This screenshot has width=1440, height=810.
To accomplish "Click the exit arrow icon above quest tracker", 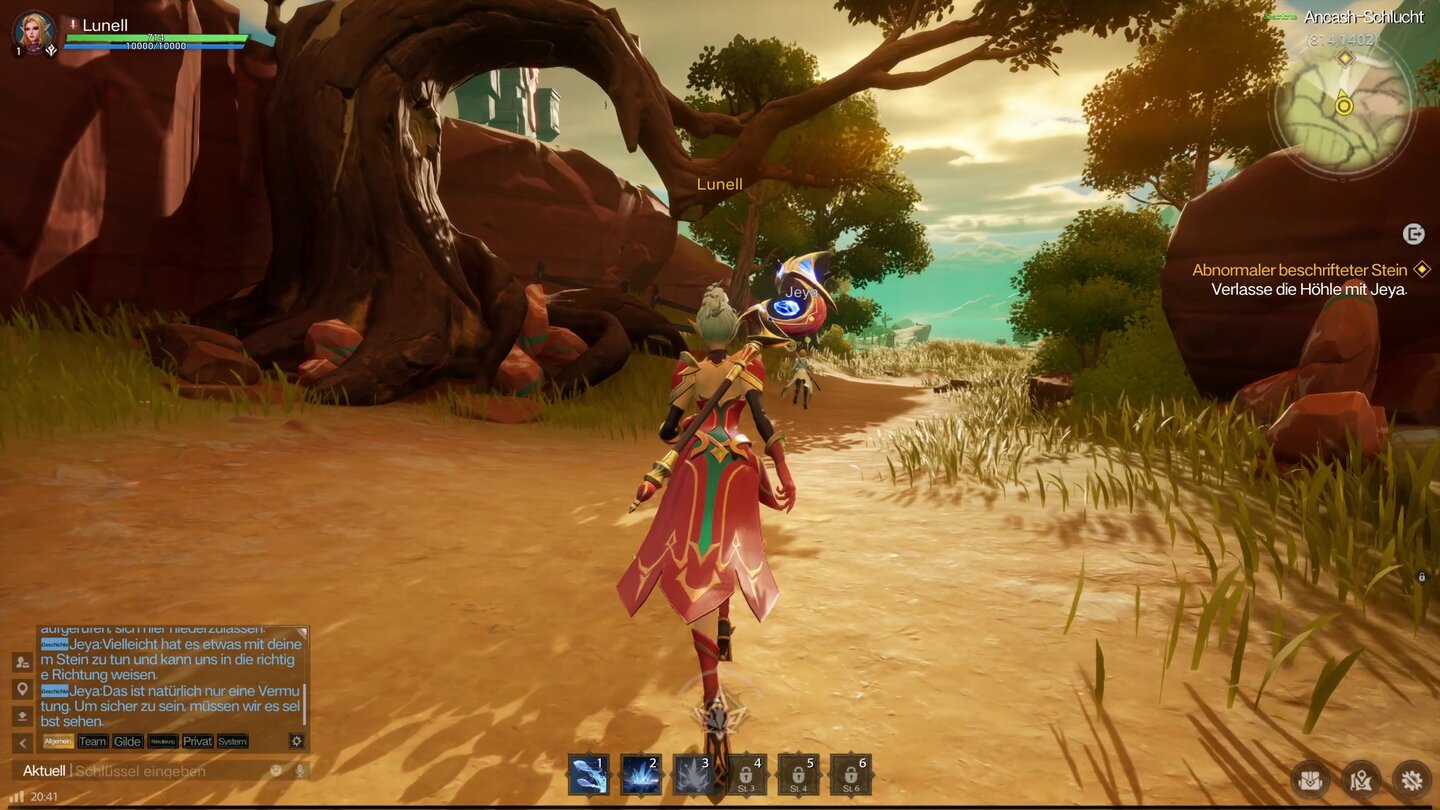I will click(x=1413, y=234).
